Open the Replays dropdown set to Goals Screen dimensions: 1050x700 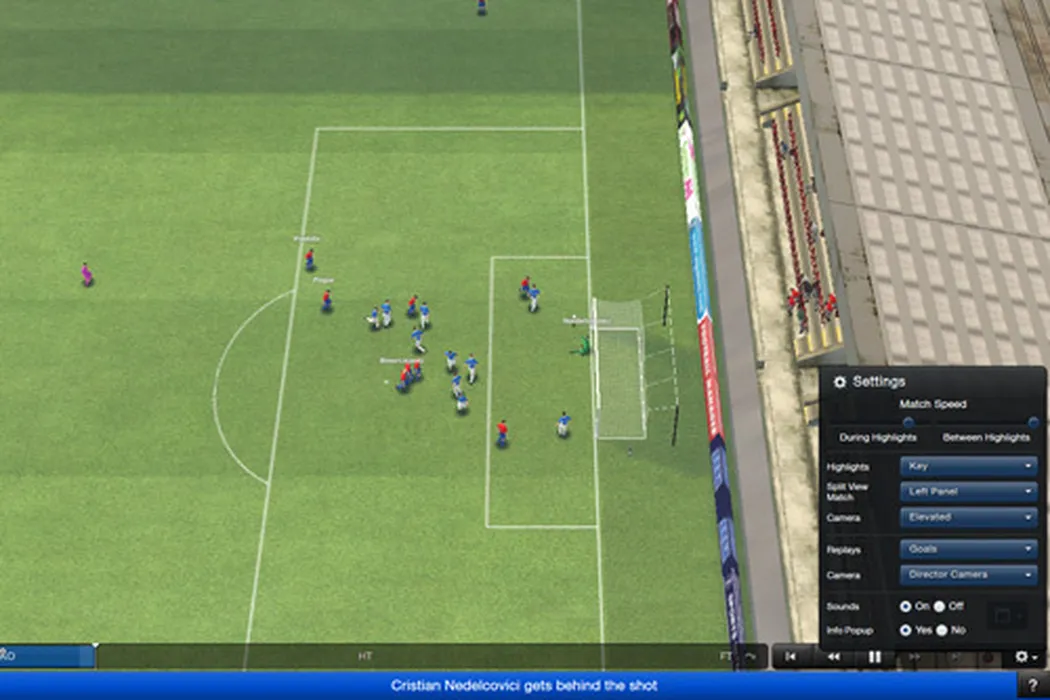pos(968,549)
